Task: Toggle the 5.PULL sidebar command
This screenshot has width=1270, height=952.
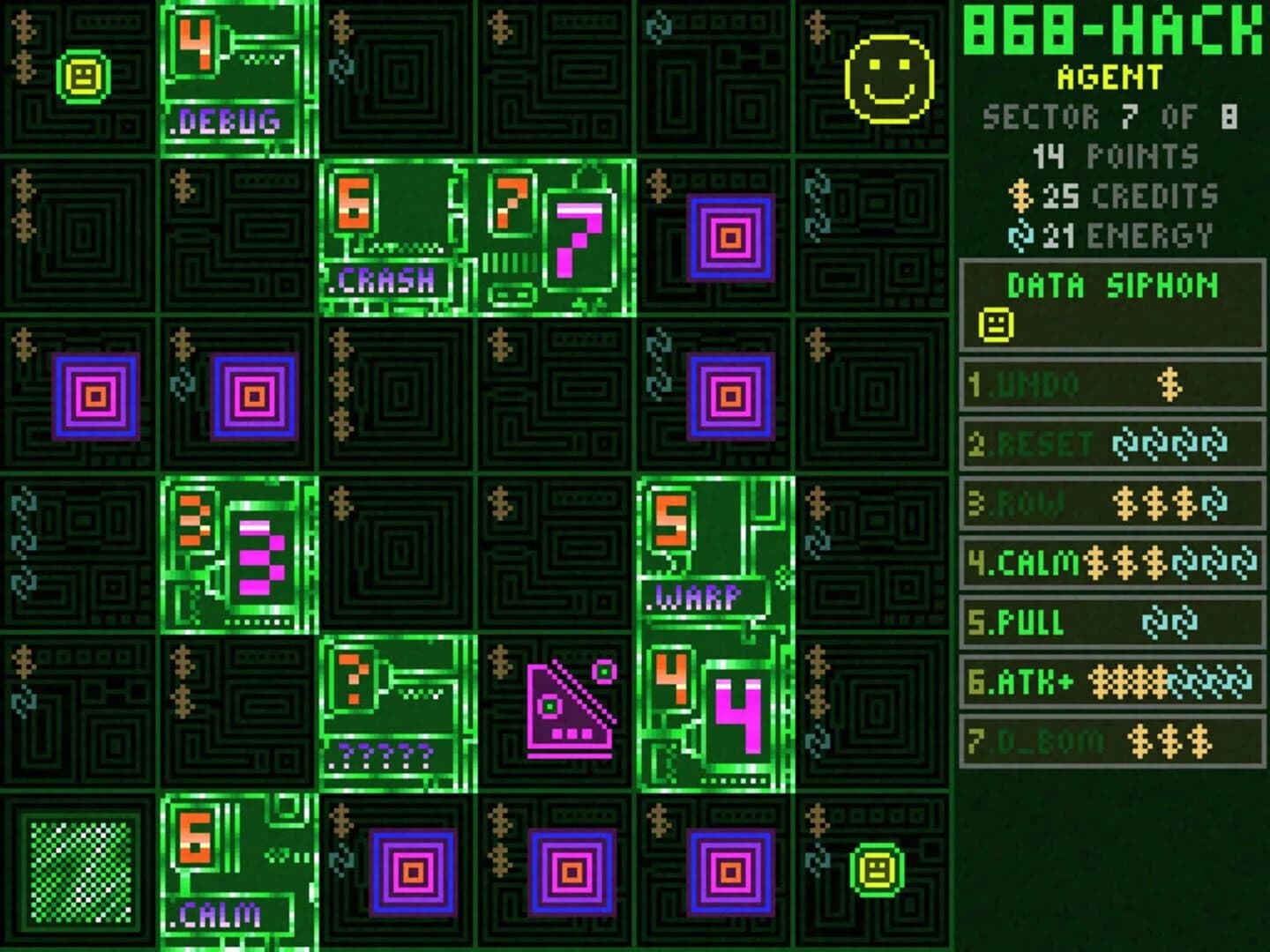Action: (x=1111, y=621)
